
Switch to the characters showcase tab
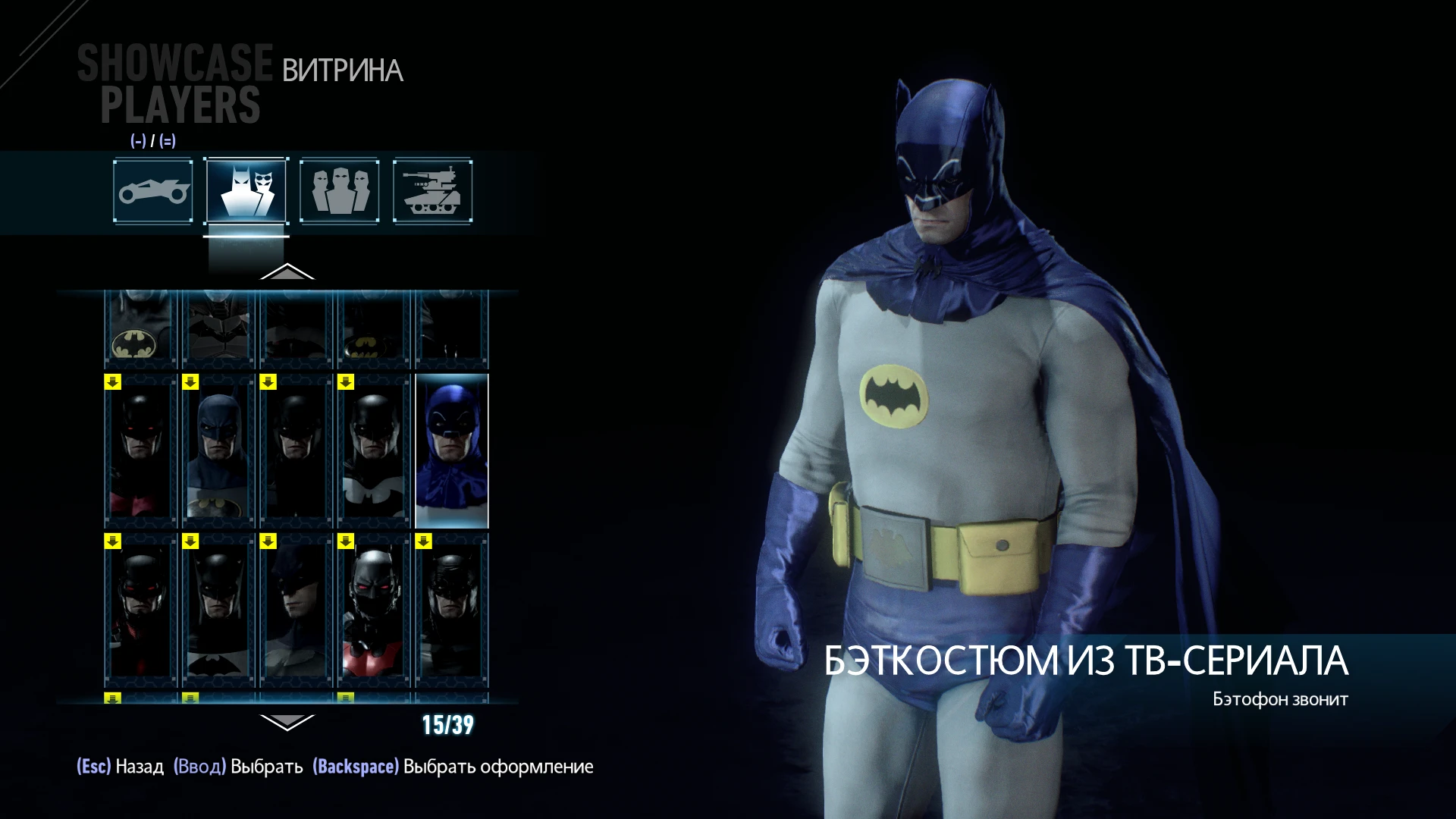click(x=339, y=191)
